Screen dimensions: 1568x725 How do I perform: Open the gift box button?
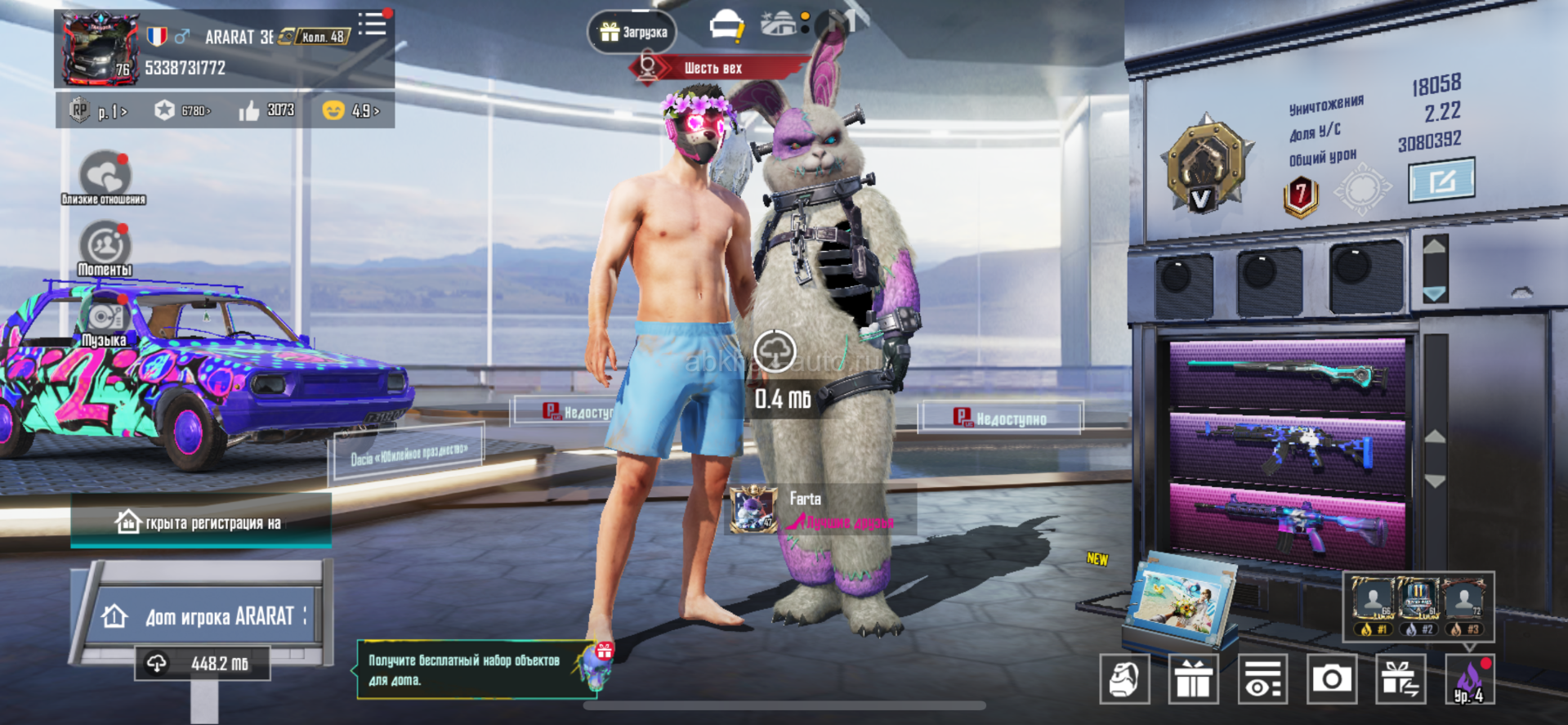(1193, 679)
